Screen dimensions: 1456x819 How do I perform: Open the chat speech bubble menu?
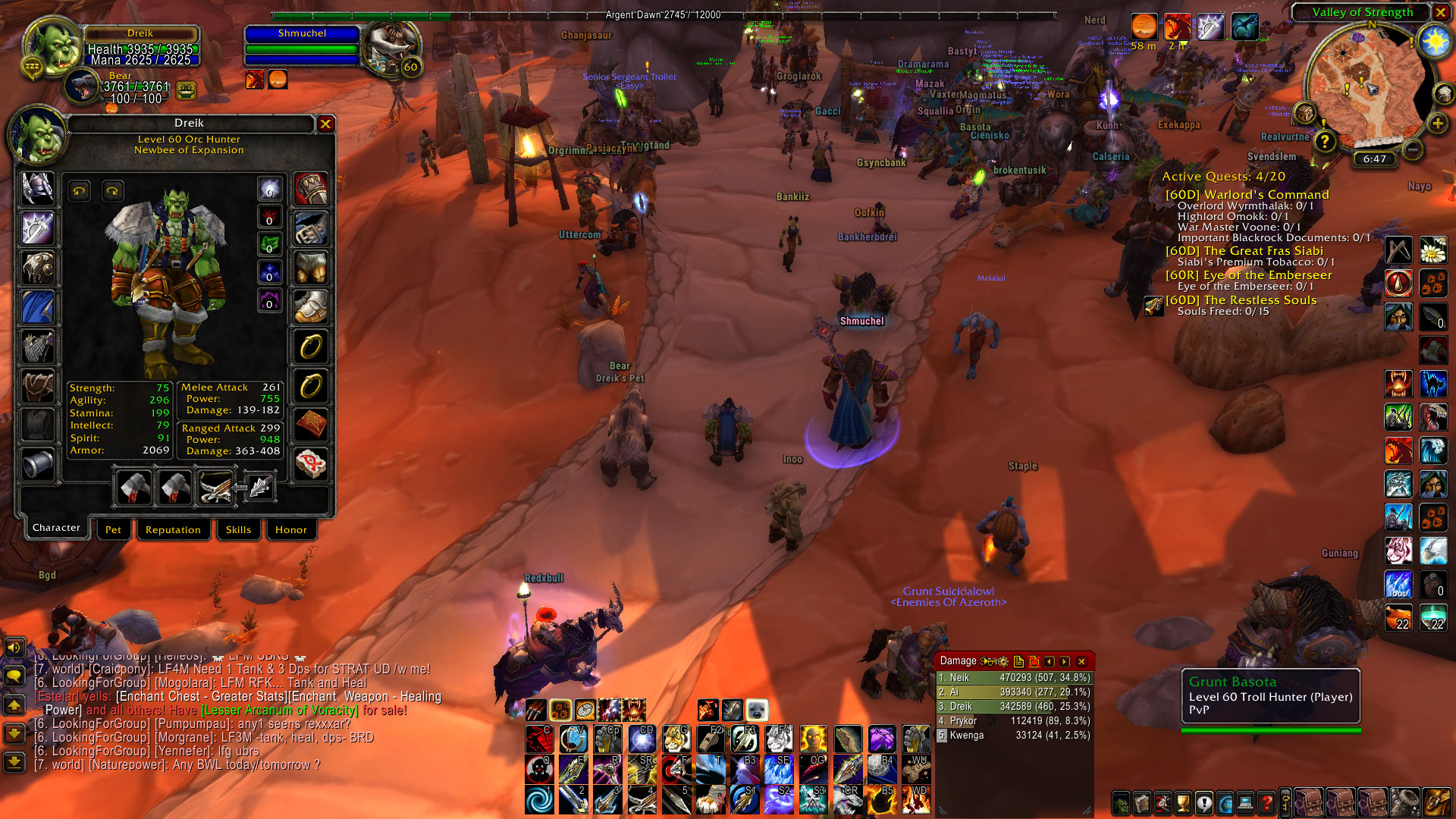[x=14, y=676]
